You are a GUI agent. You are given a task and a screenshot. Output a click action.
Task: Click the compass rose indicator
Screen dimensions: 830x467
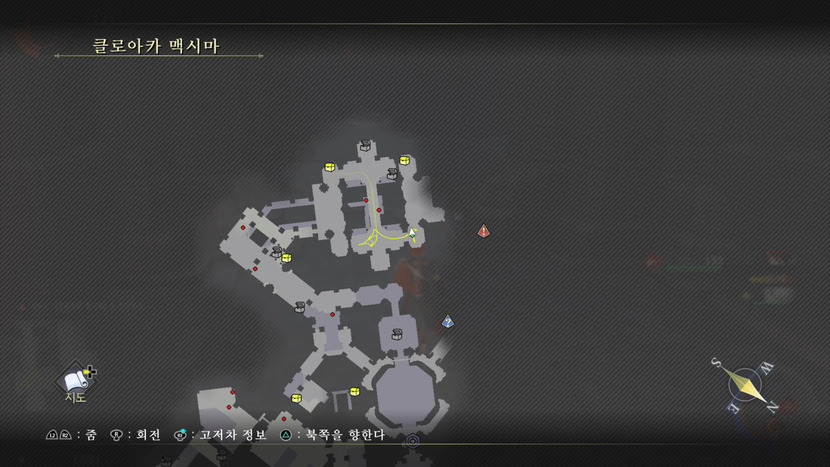click(x=743, y=383)
